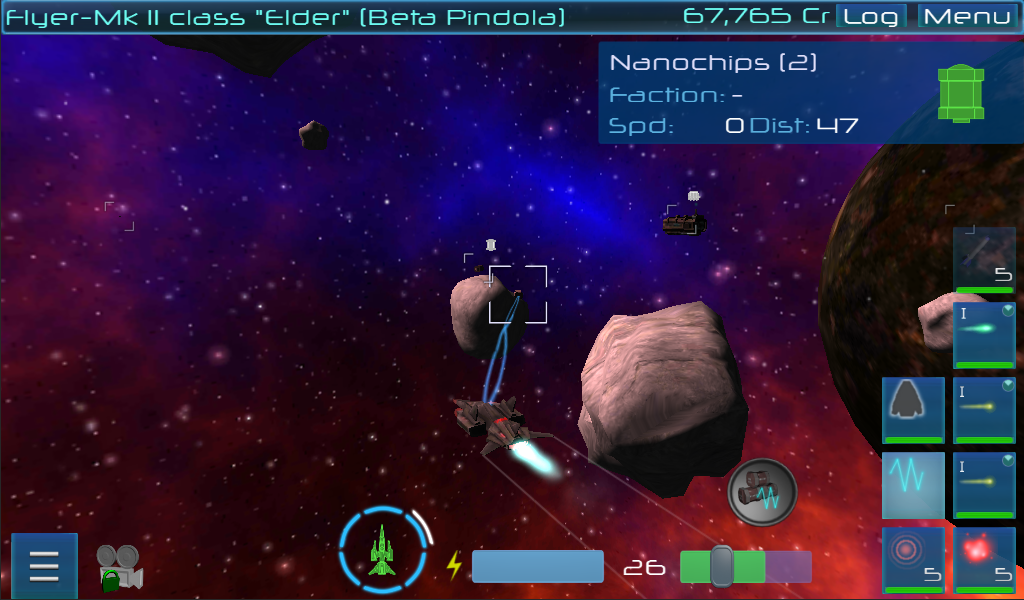The image size is (1024, 600).
Task: Select the grey ship silhouette slot
Action: (x=913, y=410)
